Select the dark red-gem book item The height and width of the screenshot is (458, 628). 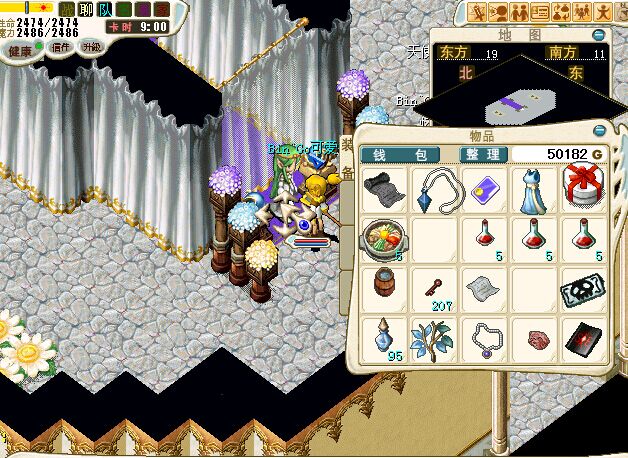[583, 338]
